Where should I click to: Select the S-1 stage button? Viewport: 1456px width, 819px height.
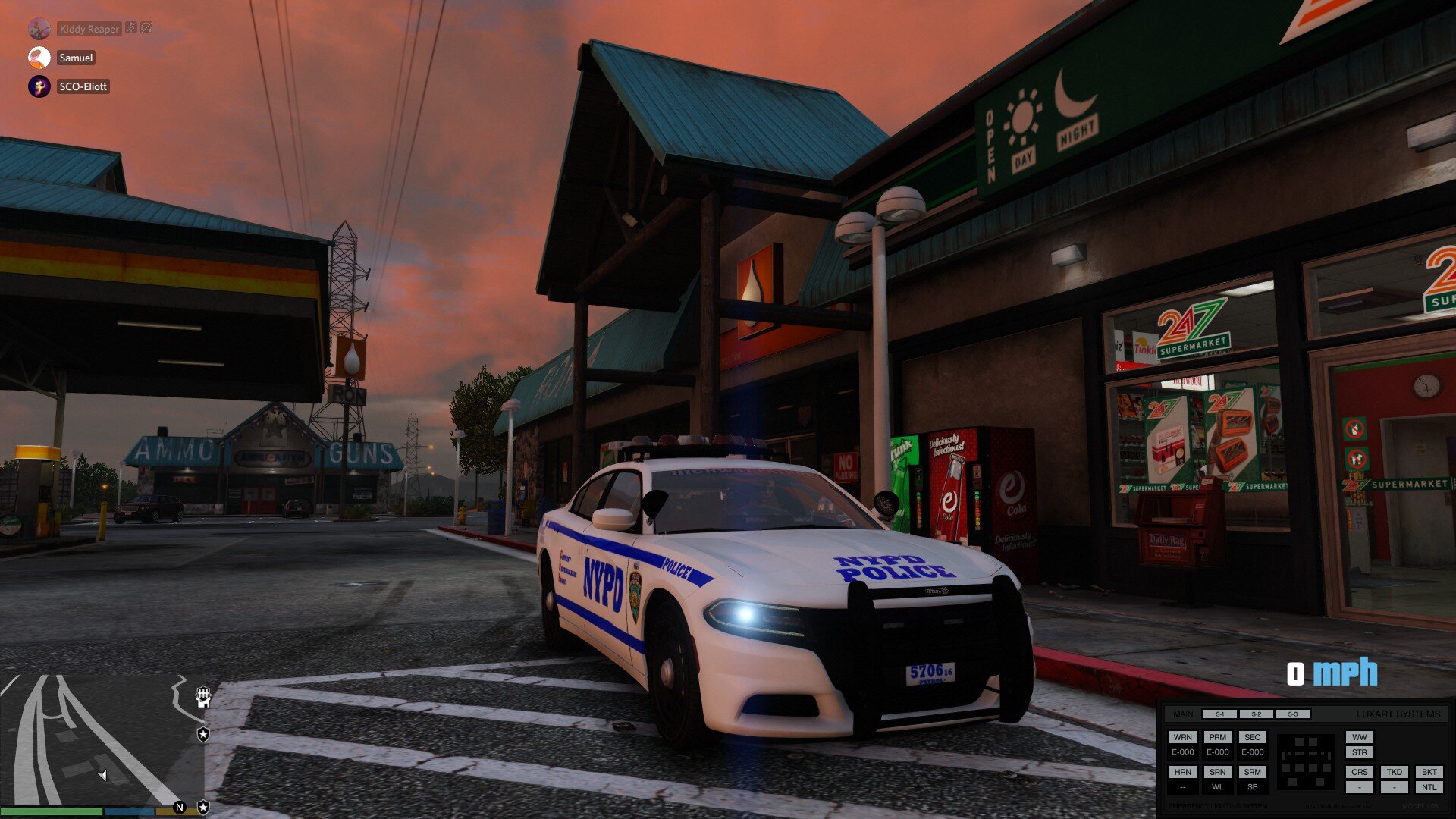coord(1219,714)
